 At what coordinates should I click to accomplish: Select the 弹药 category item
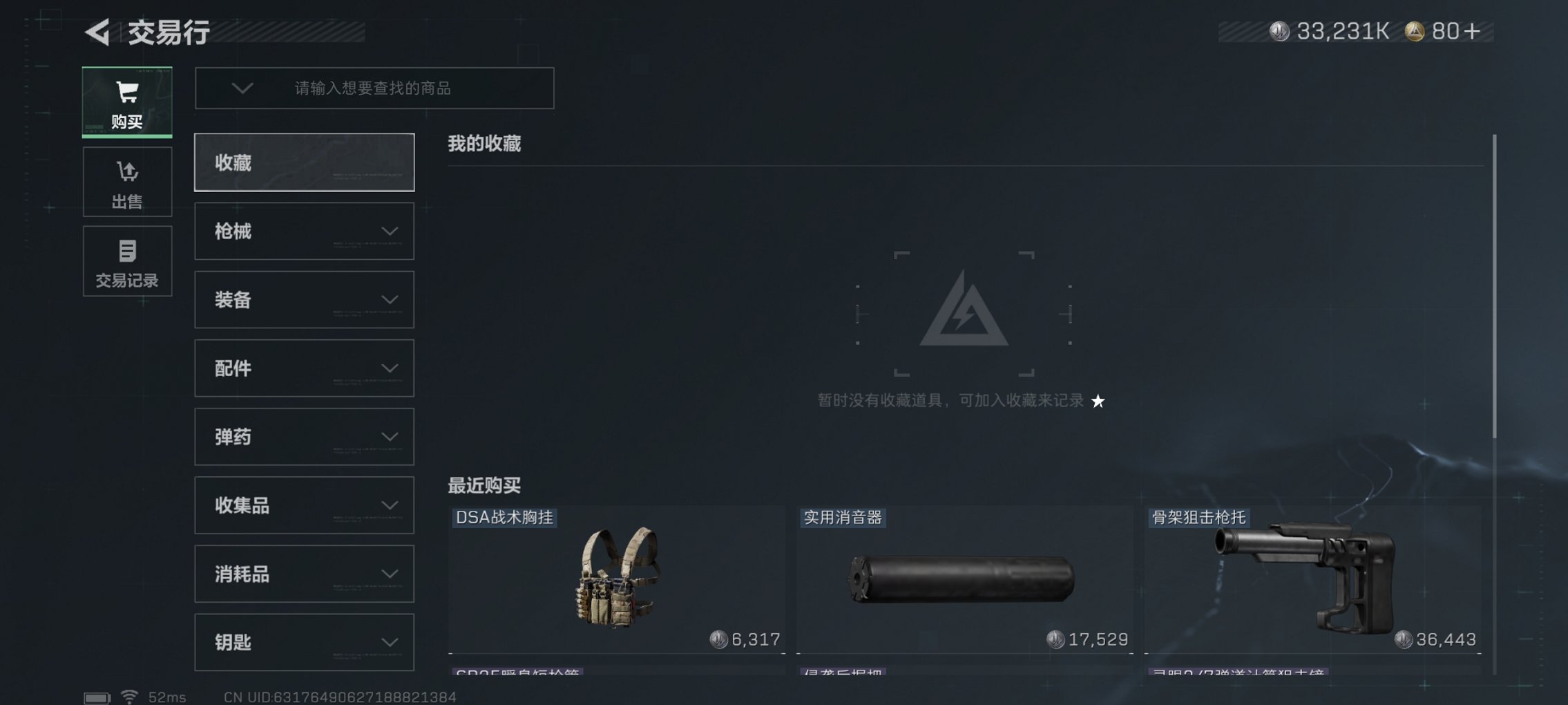pyautogui.click(x=304, y=437)
